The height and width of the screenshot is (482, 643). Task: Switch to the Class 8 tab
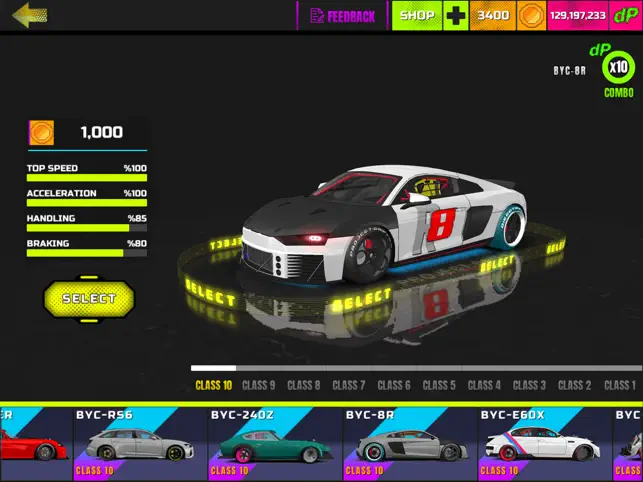(x=304, y=385)
